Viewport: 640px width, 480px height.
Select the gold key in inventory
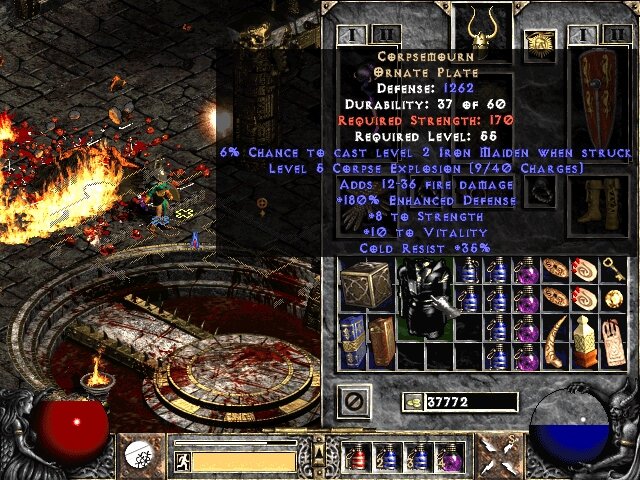[x=611, y=269]
